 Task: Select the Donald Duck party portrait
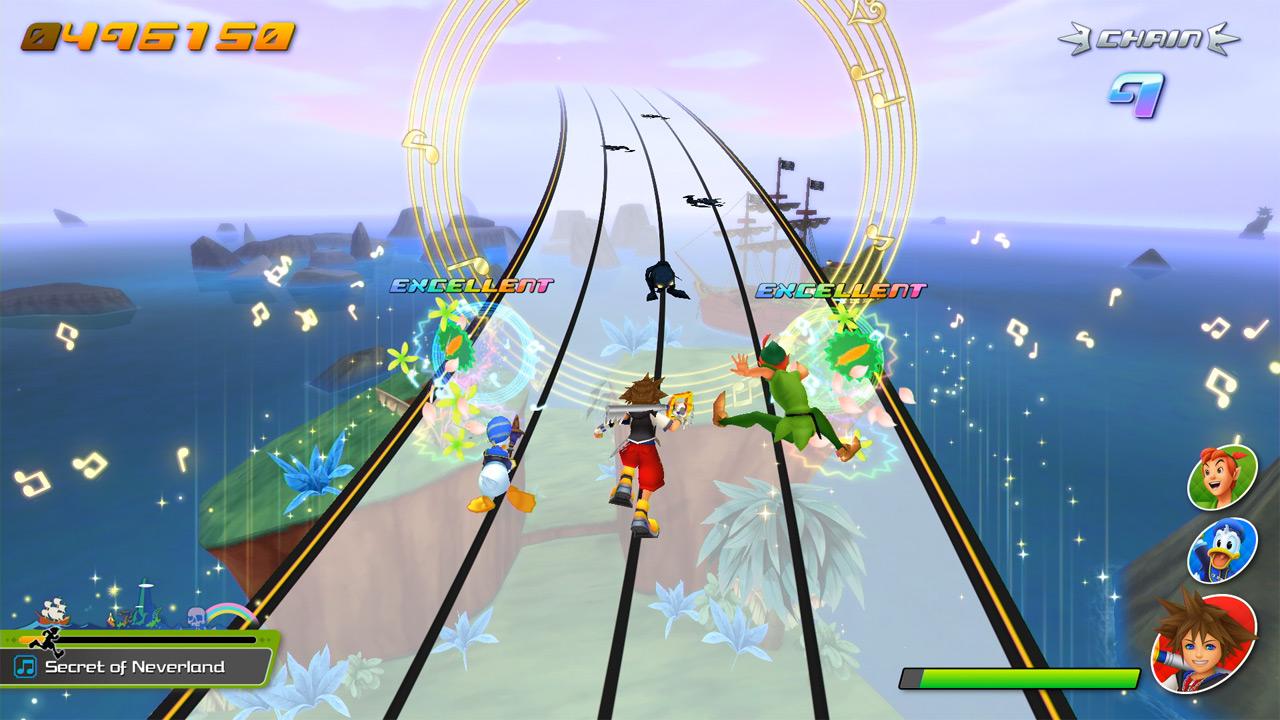[x=1221, y=550]
